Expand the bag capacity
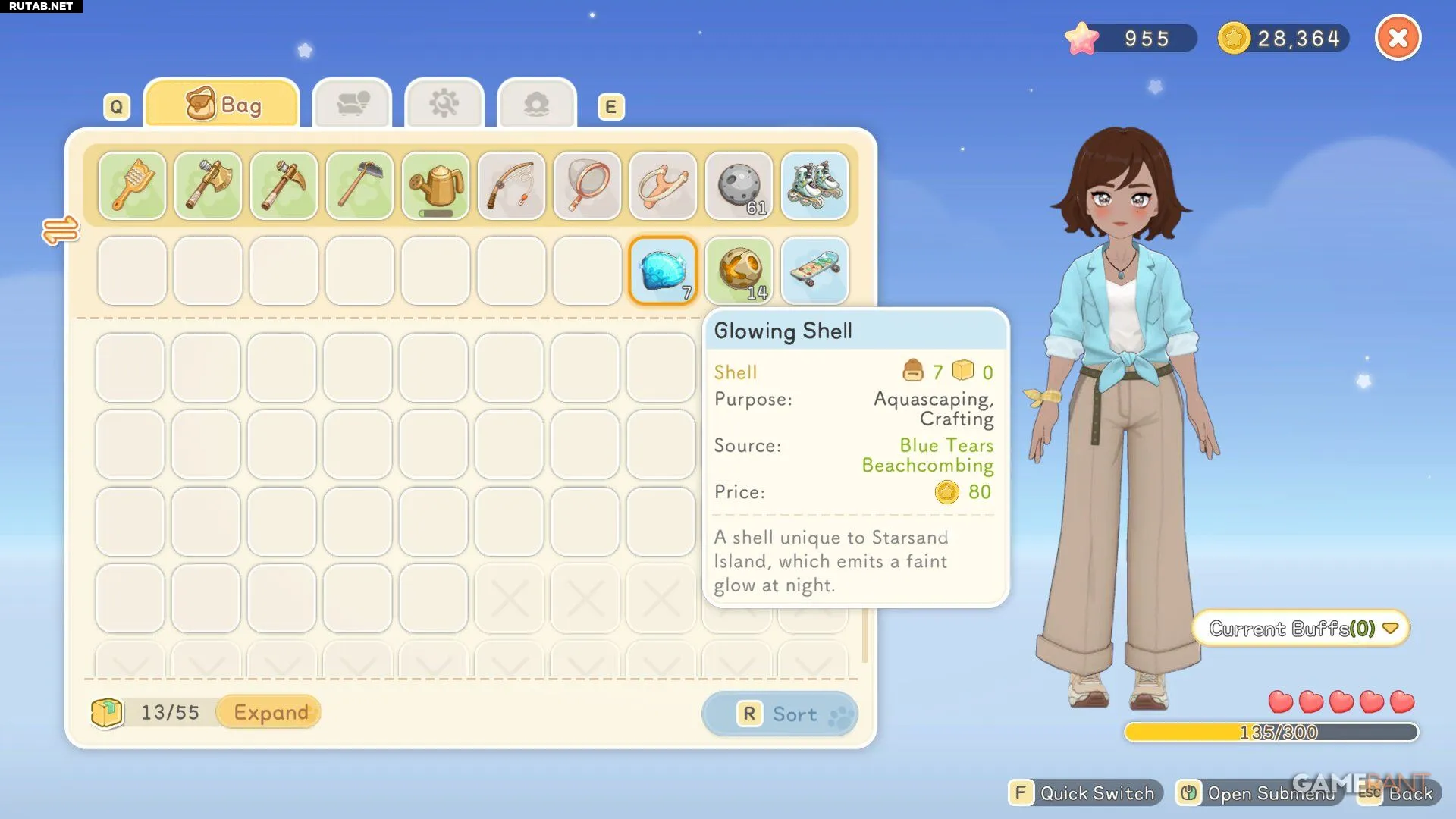This screenshot has width=1456, height=819. coord(270,712)
